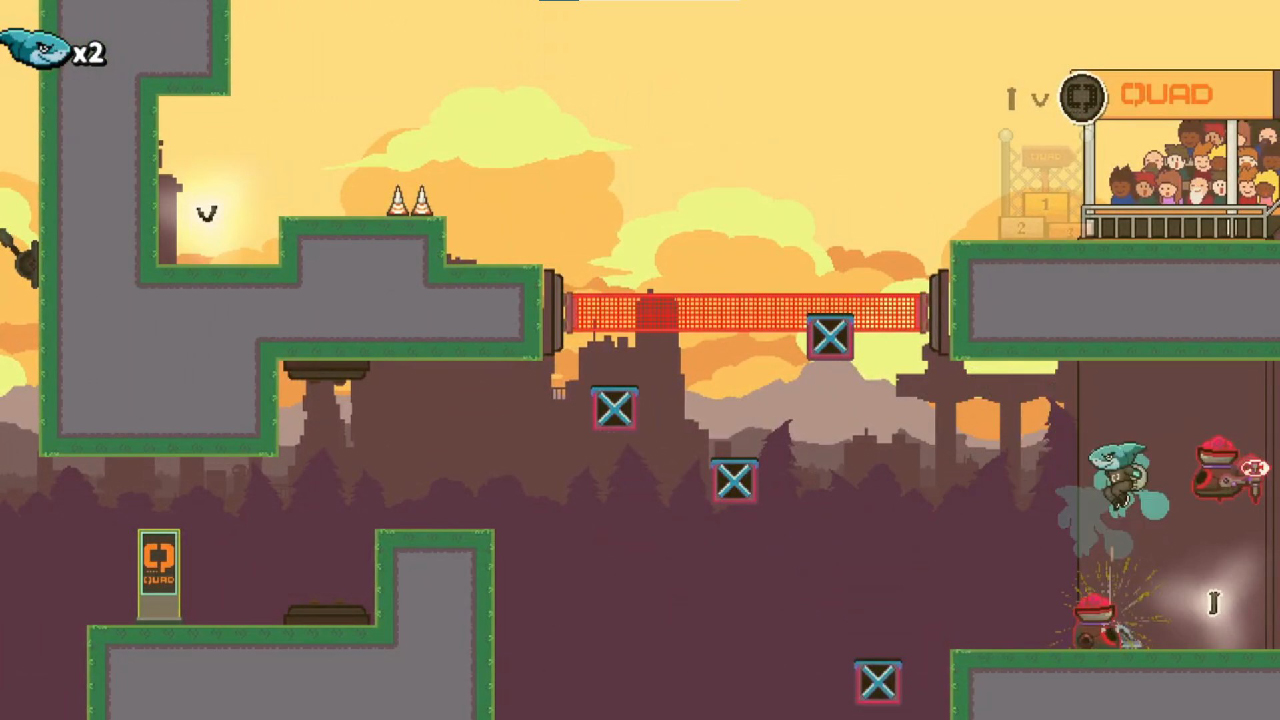Click the orange QUAD kiosk near the bottom left

pos(158,565)
